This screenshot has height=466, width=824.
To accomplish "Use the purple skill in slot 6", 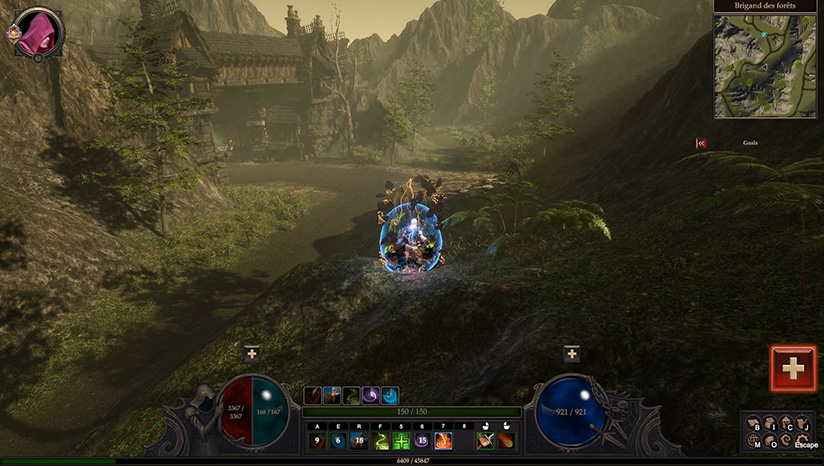I will click(422, 440).
